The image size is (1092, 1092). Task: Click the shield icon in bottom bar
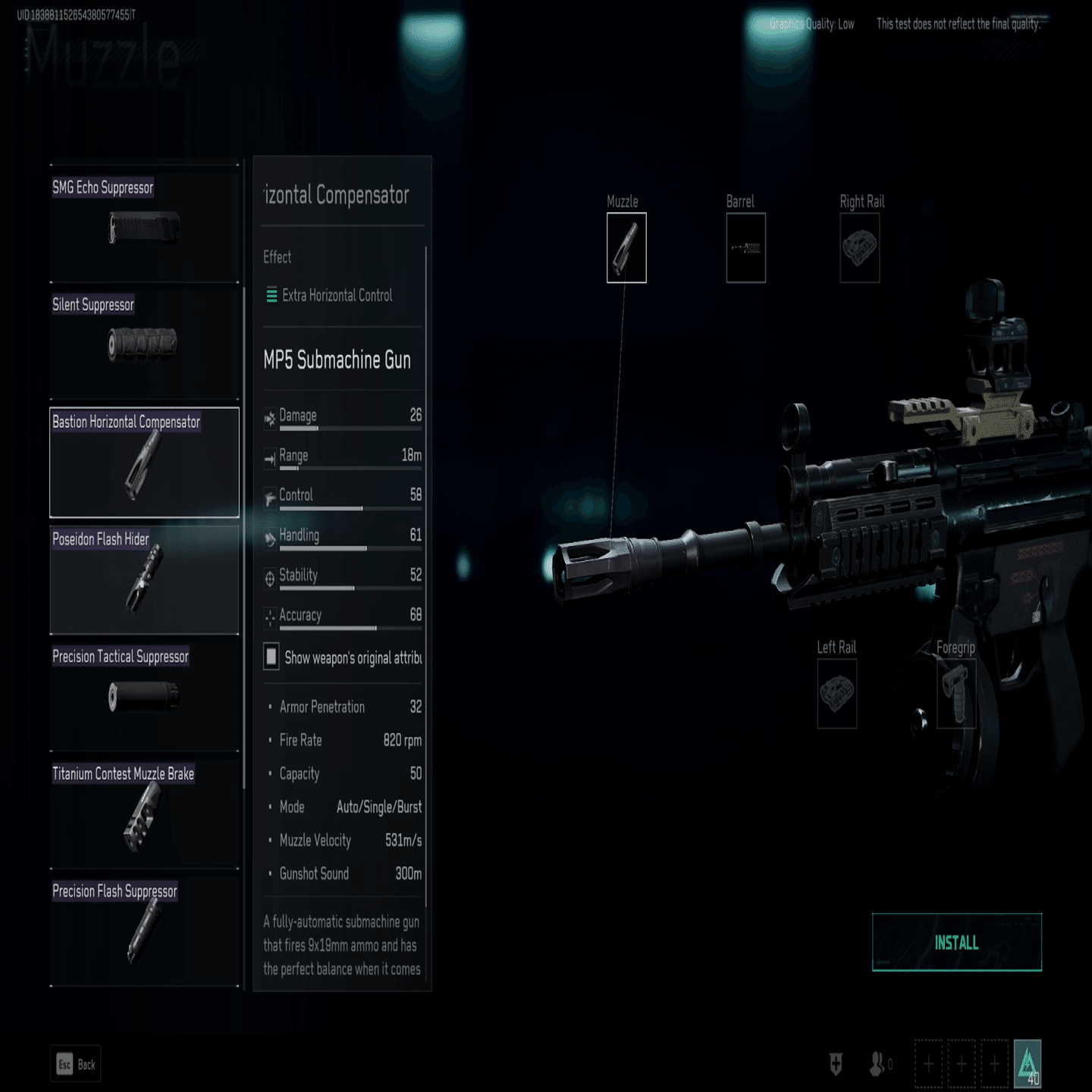pos(836,1064)
